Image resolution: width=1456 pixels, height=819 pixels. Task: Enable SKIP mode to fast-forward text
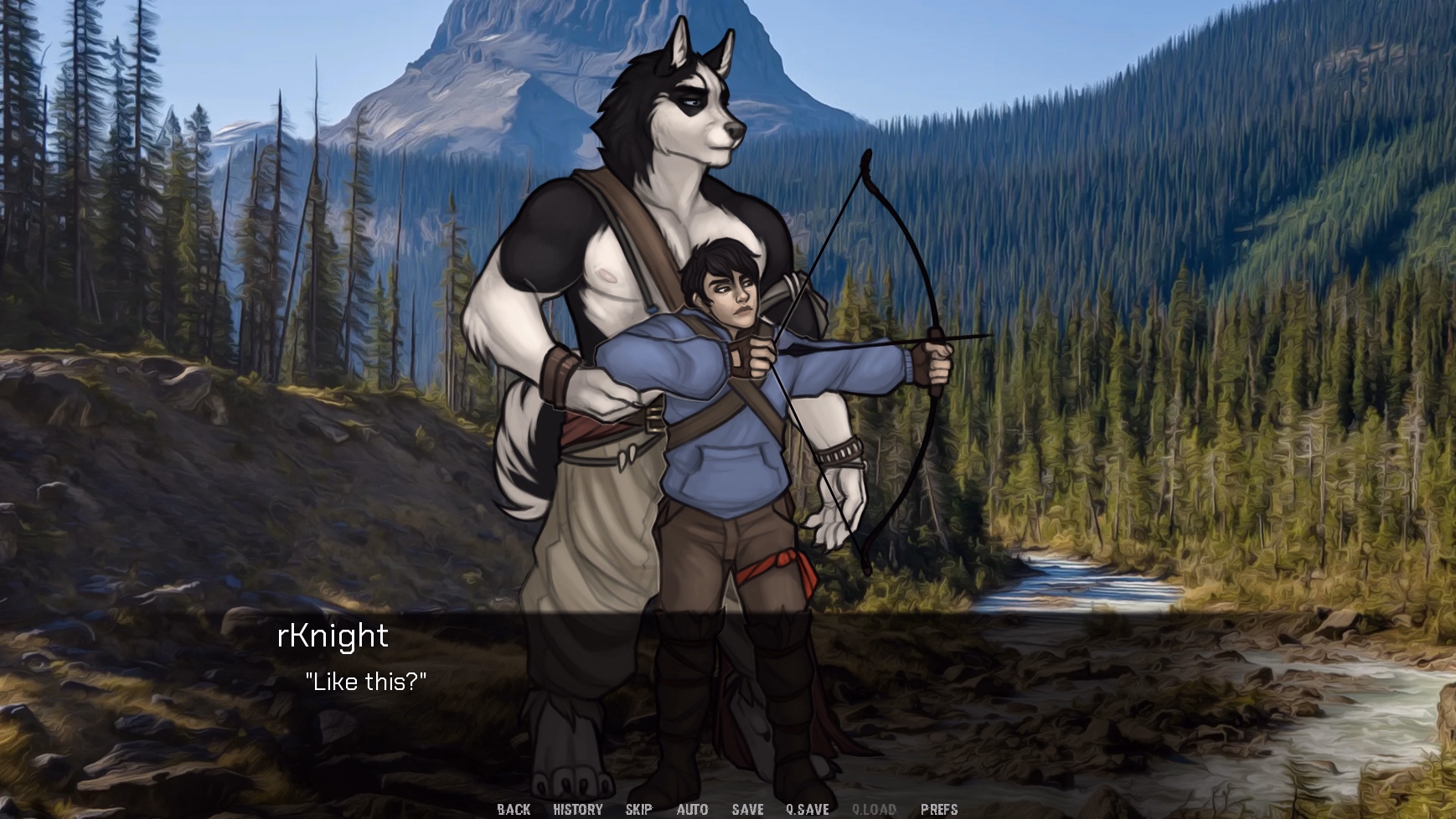point(638,809)
